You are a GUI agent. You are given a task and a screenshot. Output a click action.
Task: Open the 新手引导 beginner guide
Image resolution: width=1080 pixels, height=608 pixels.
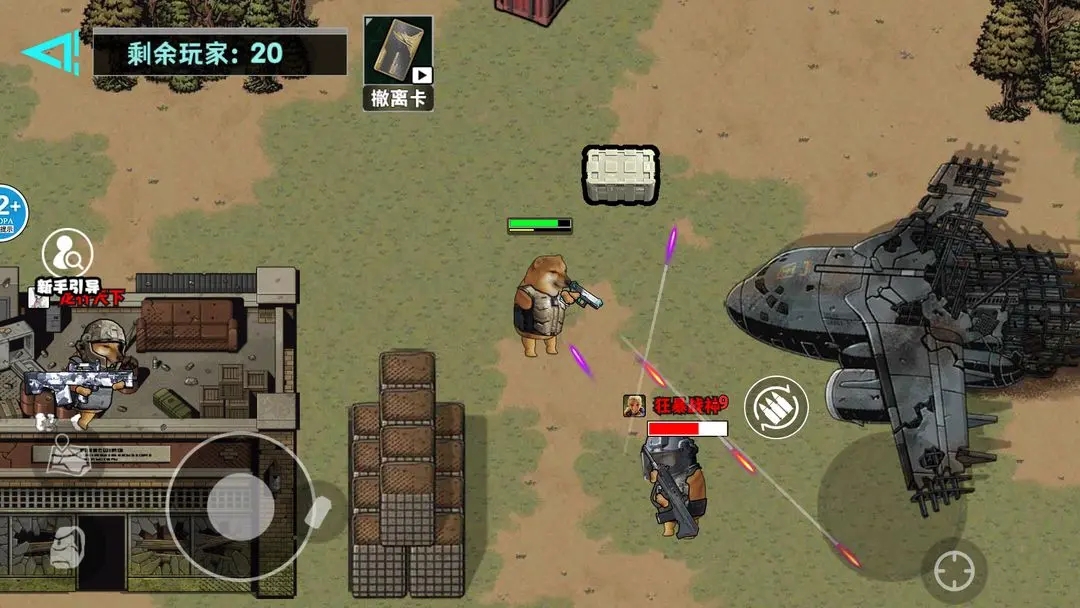pos(66,254)
